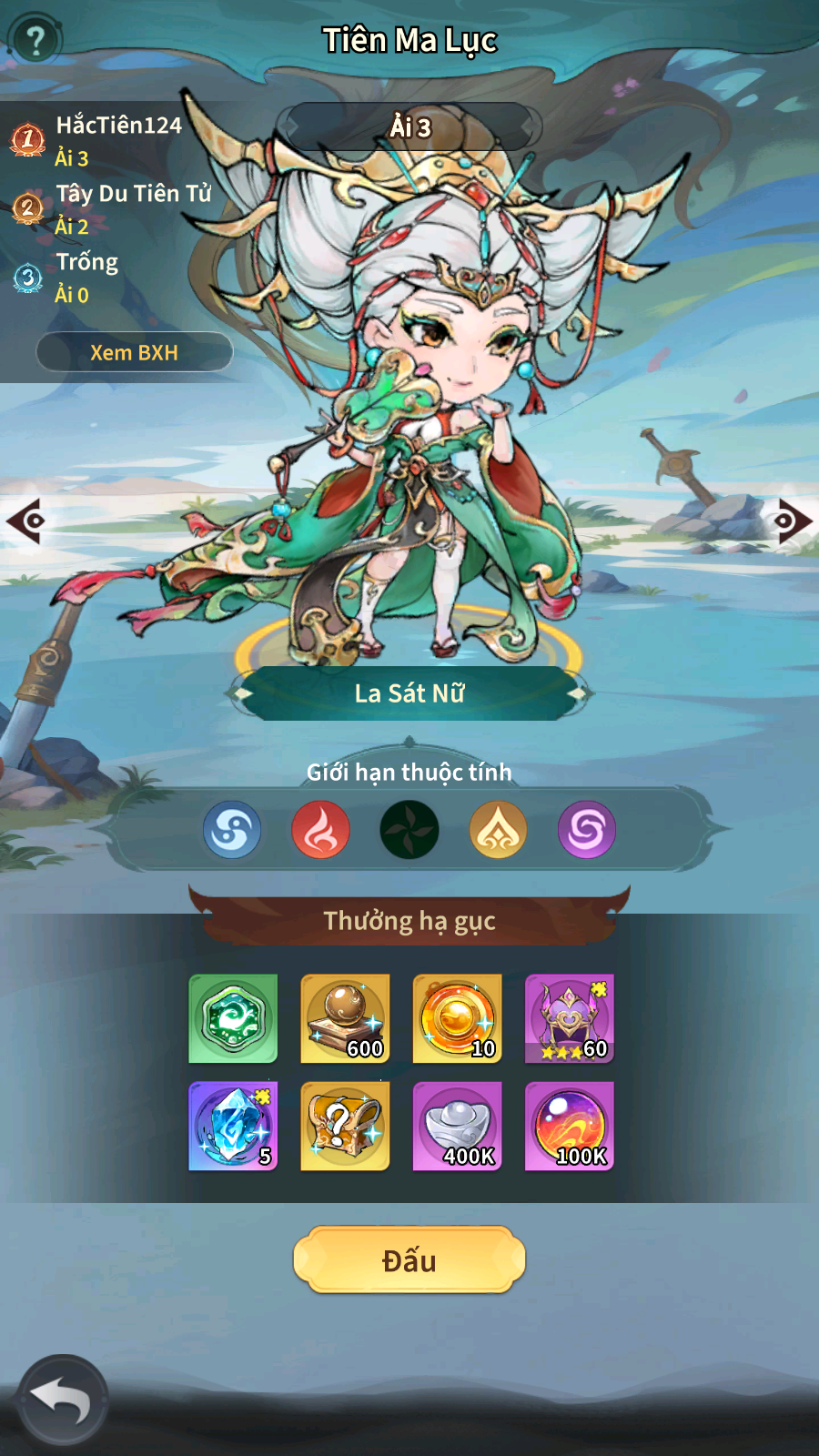Show the next stage with the right arrow

(x=794, y=521)
